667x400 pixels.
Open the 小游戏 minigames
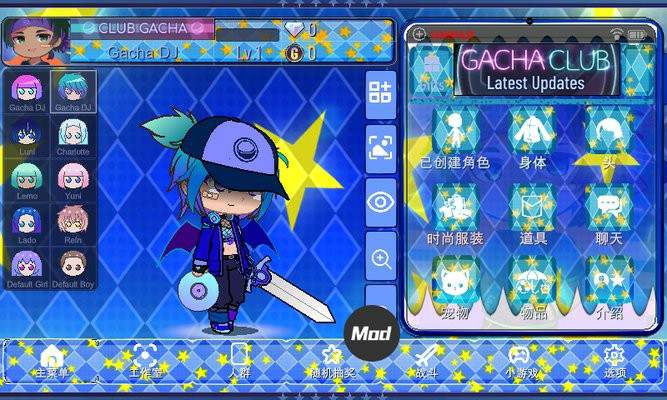point(519,361)
